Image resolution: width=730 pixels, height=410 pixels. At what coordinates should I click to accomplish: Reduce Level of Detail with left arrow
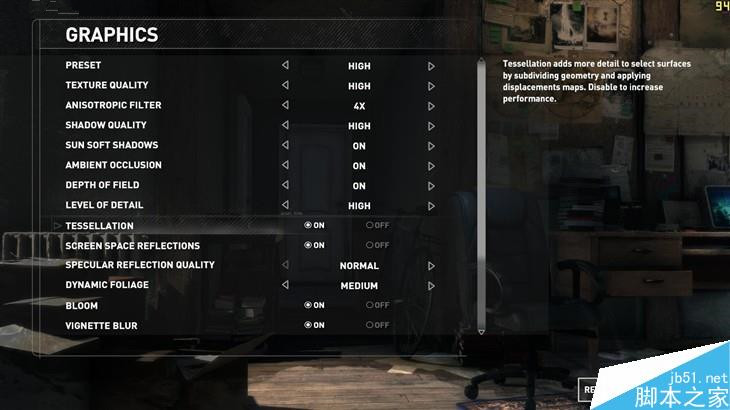[285, 206]
